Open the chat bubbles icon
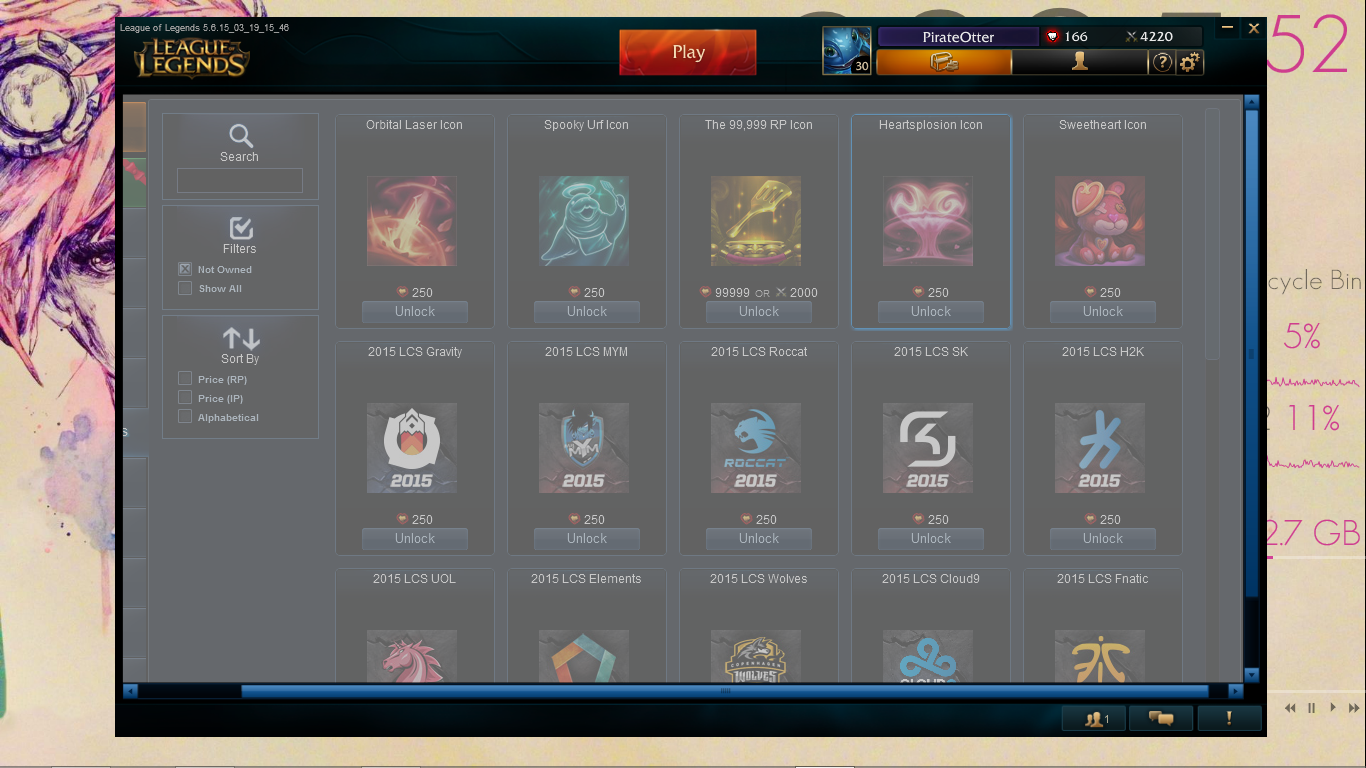This screenshot has width=1366, height=768. (x=1160, y=717)
